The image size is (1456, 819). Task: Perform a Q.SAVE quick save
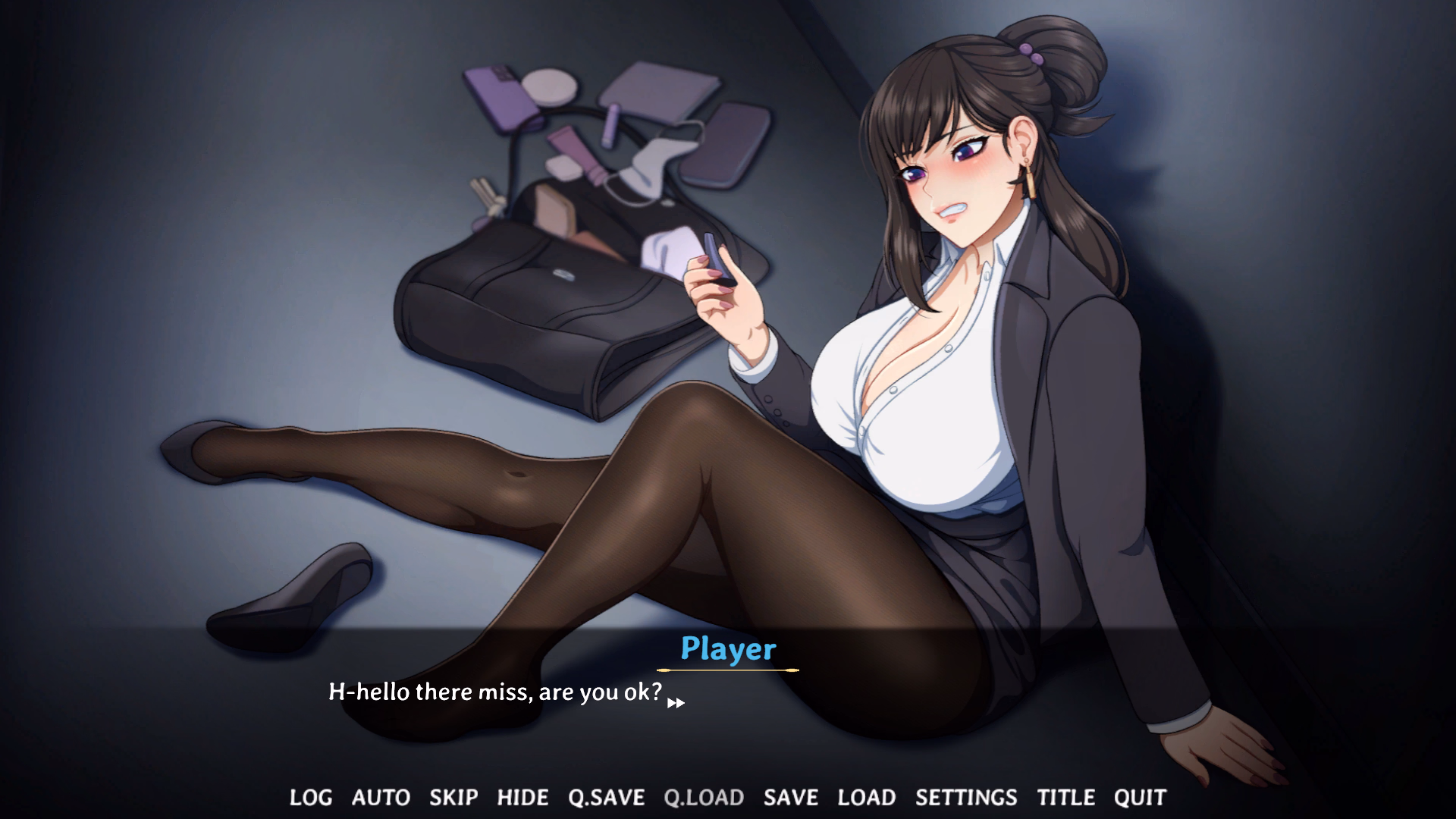[x=605, y=797]
